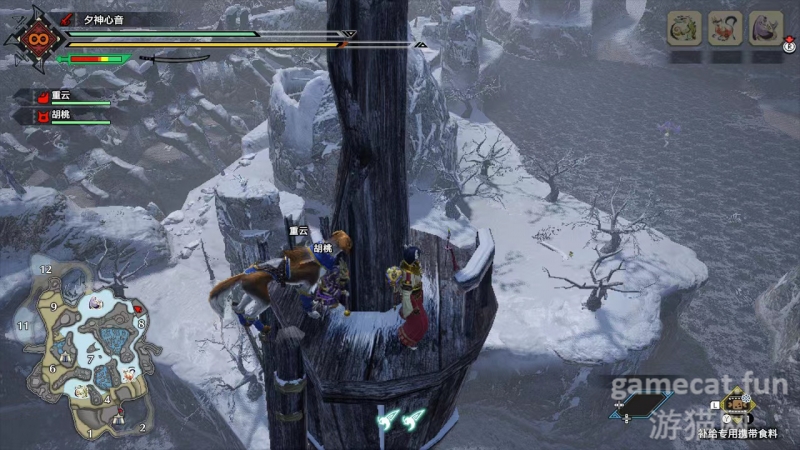Select buddy 胡桃 in the party list
This screenshot has height=450, width=800.
60,116
